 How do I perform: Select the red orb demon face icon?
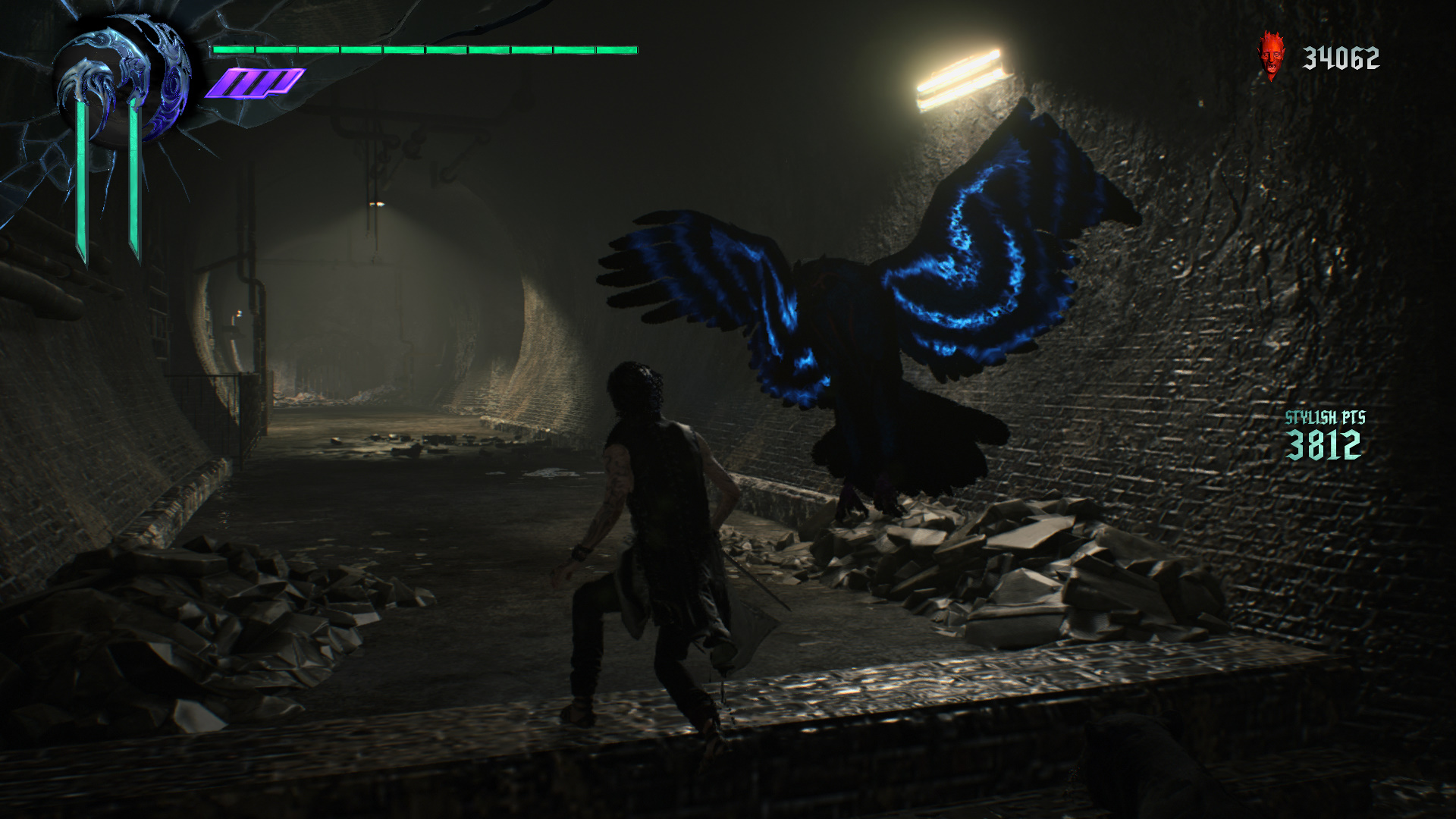[x=1271, y=56]
